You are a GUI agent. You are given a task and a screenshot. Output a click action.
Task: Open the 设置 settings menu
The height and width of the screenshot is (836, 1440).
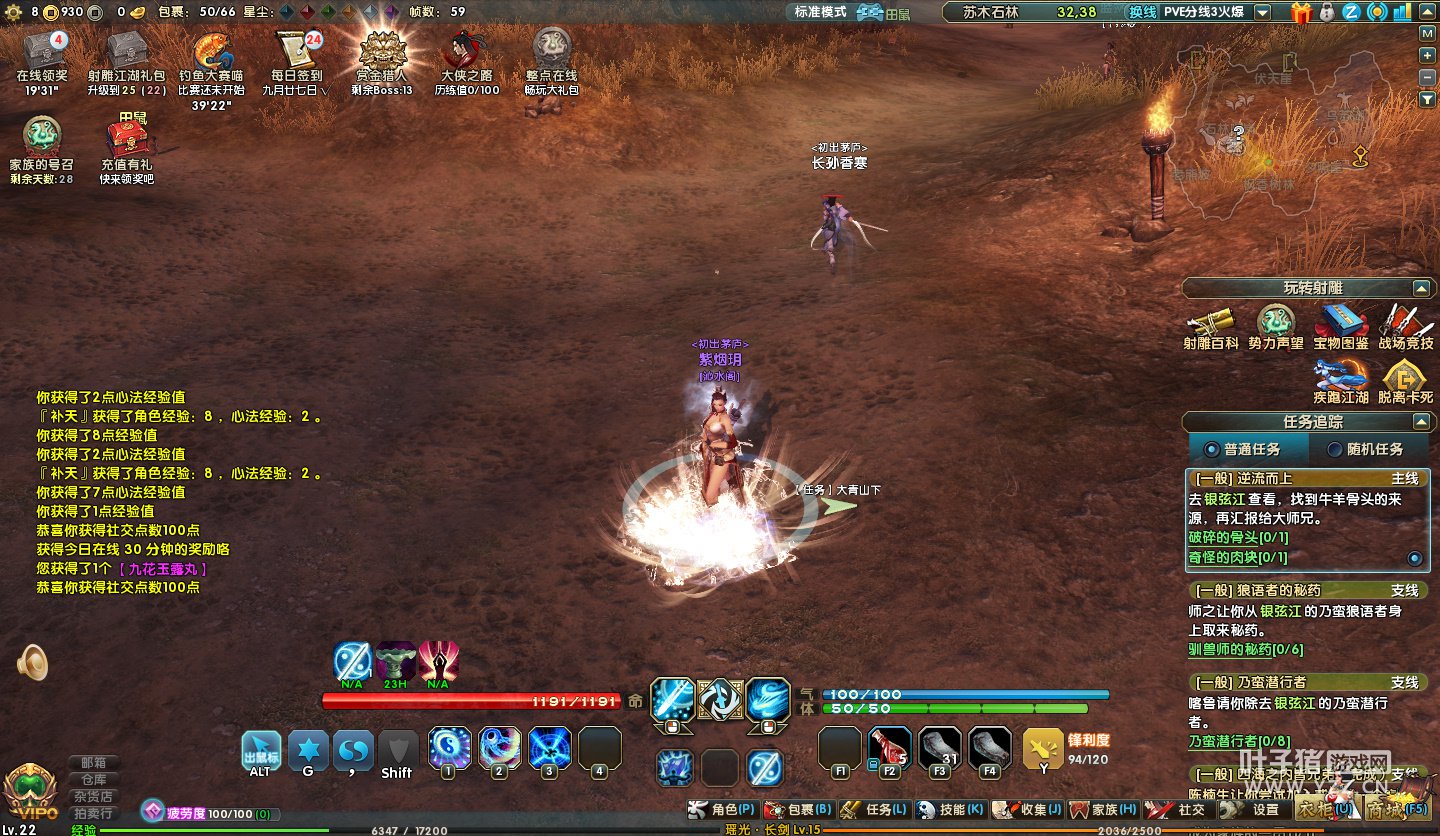(1254, 809)
